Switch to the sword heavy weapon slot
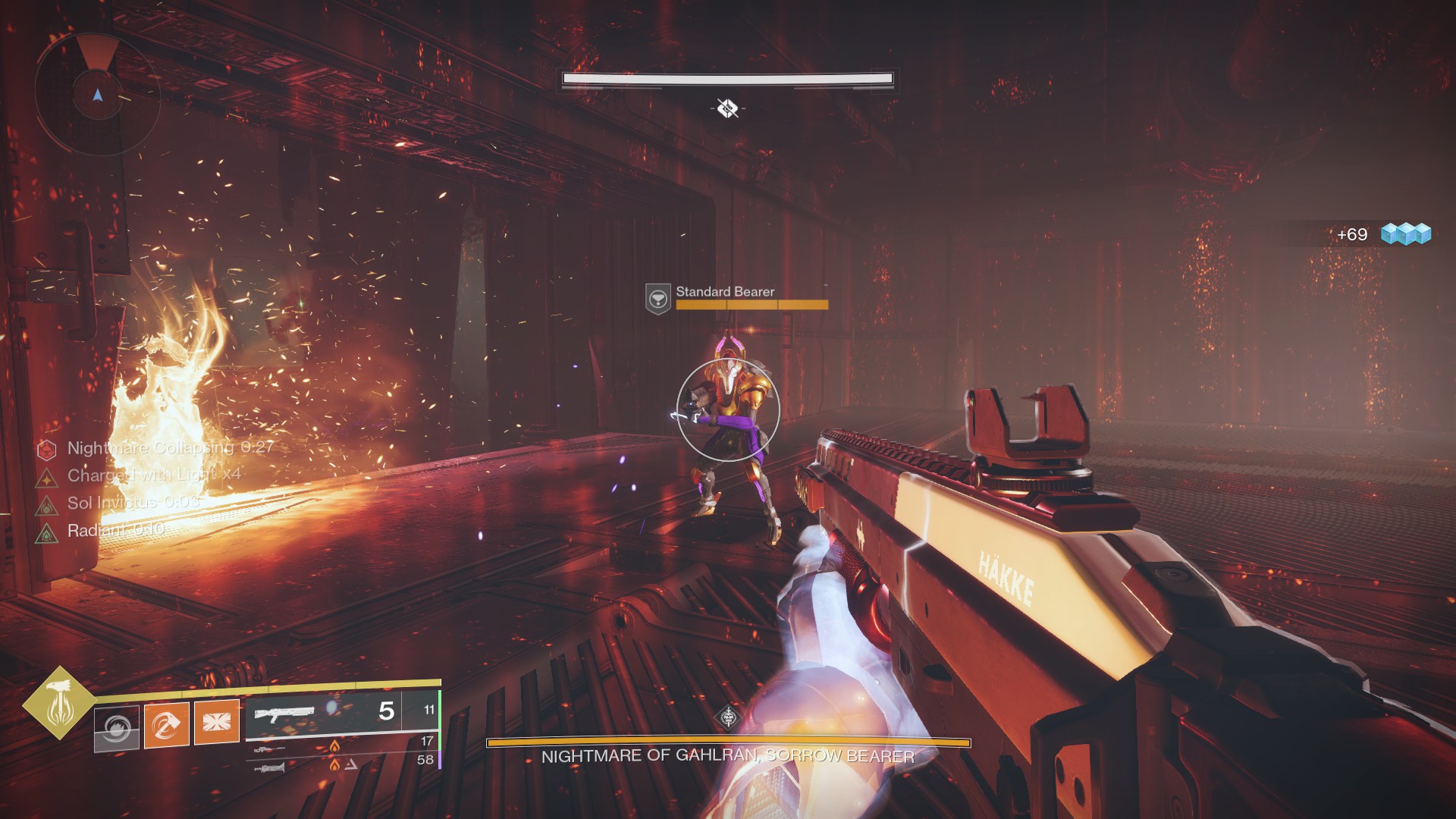The height and width of the screenshot is (819, 1456). coord(270,769)
